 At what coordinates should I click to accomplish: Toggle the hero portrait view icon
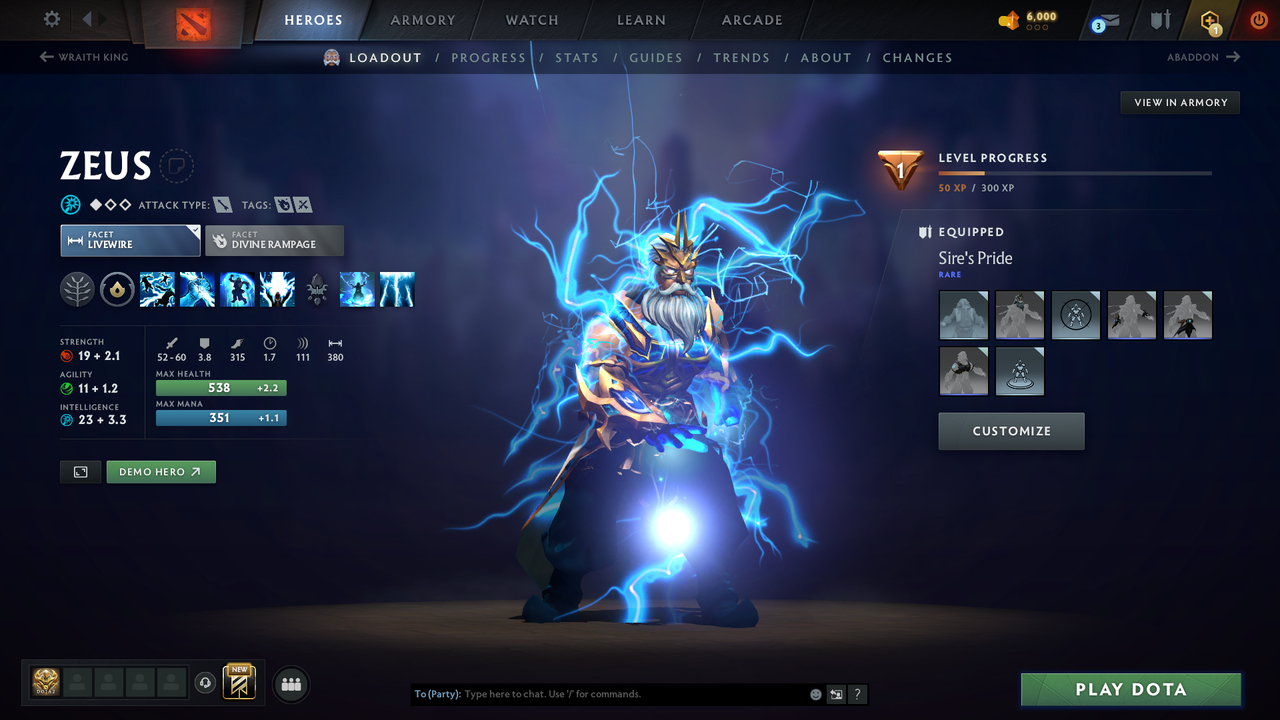80,471
